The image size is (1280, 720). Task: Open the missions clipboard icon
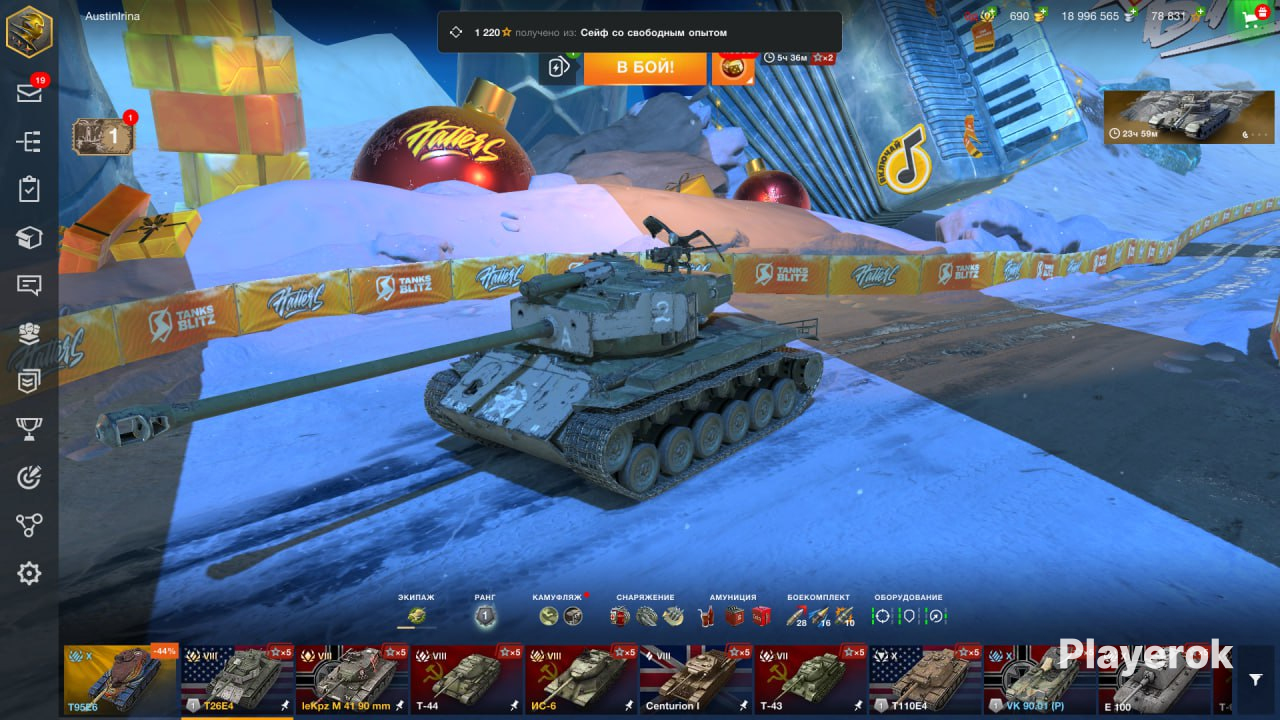(29, 189)
